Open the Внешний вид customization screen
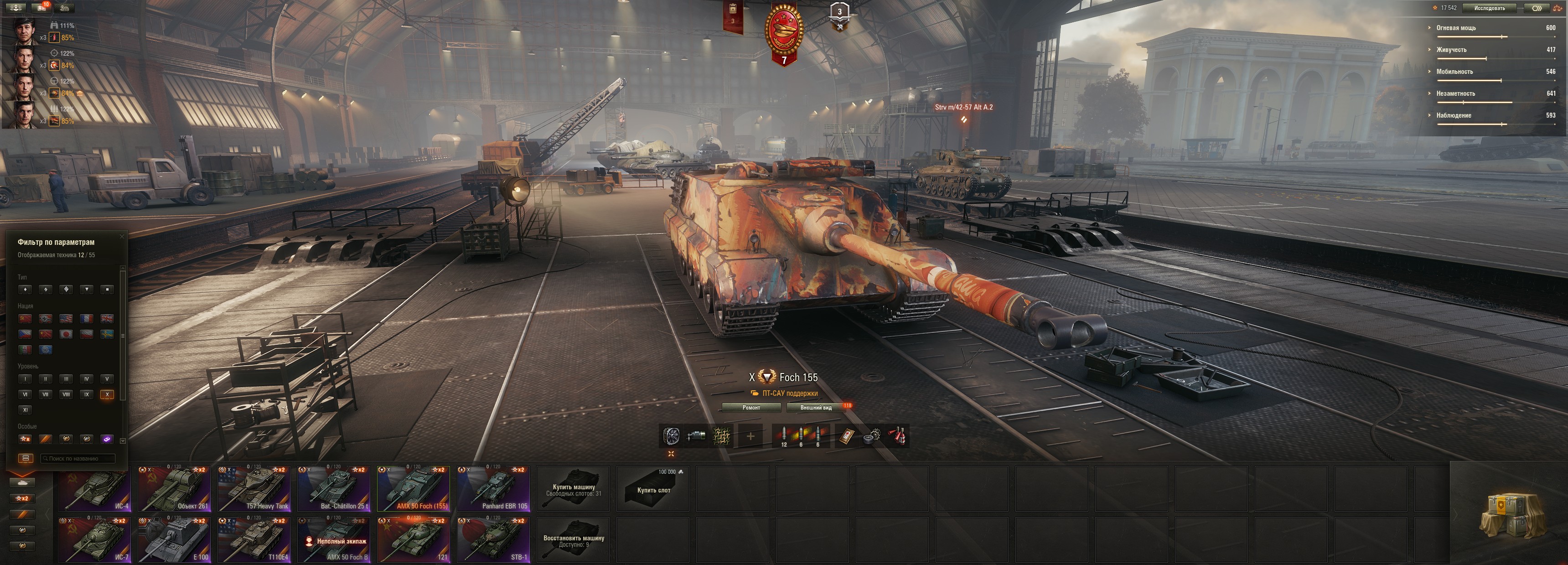 pos(816,407)
